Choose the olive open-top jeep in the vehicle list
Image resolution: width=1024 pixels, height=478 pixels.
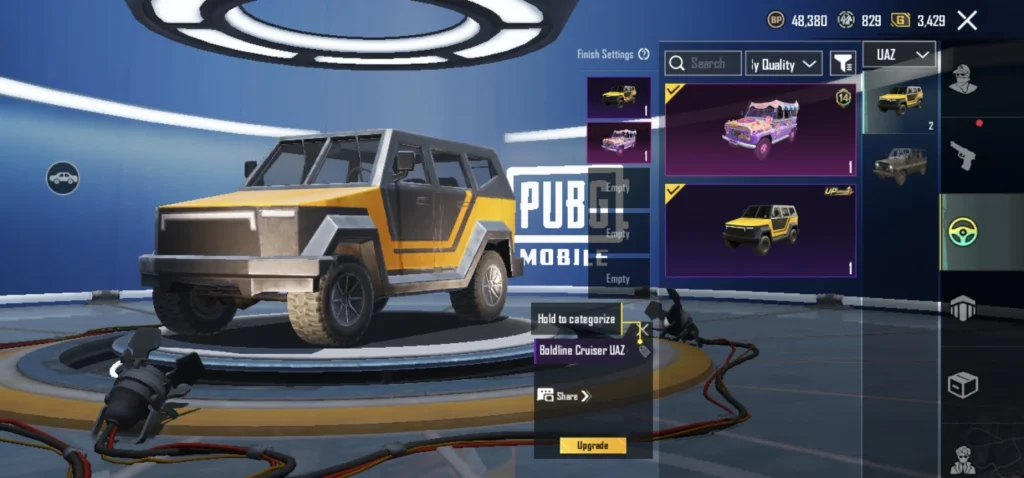[x=899, y=165]
